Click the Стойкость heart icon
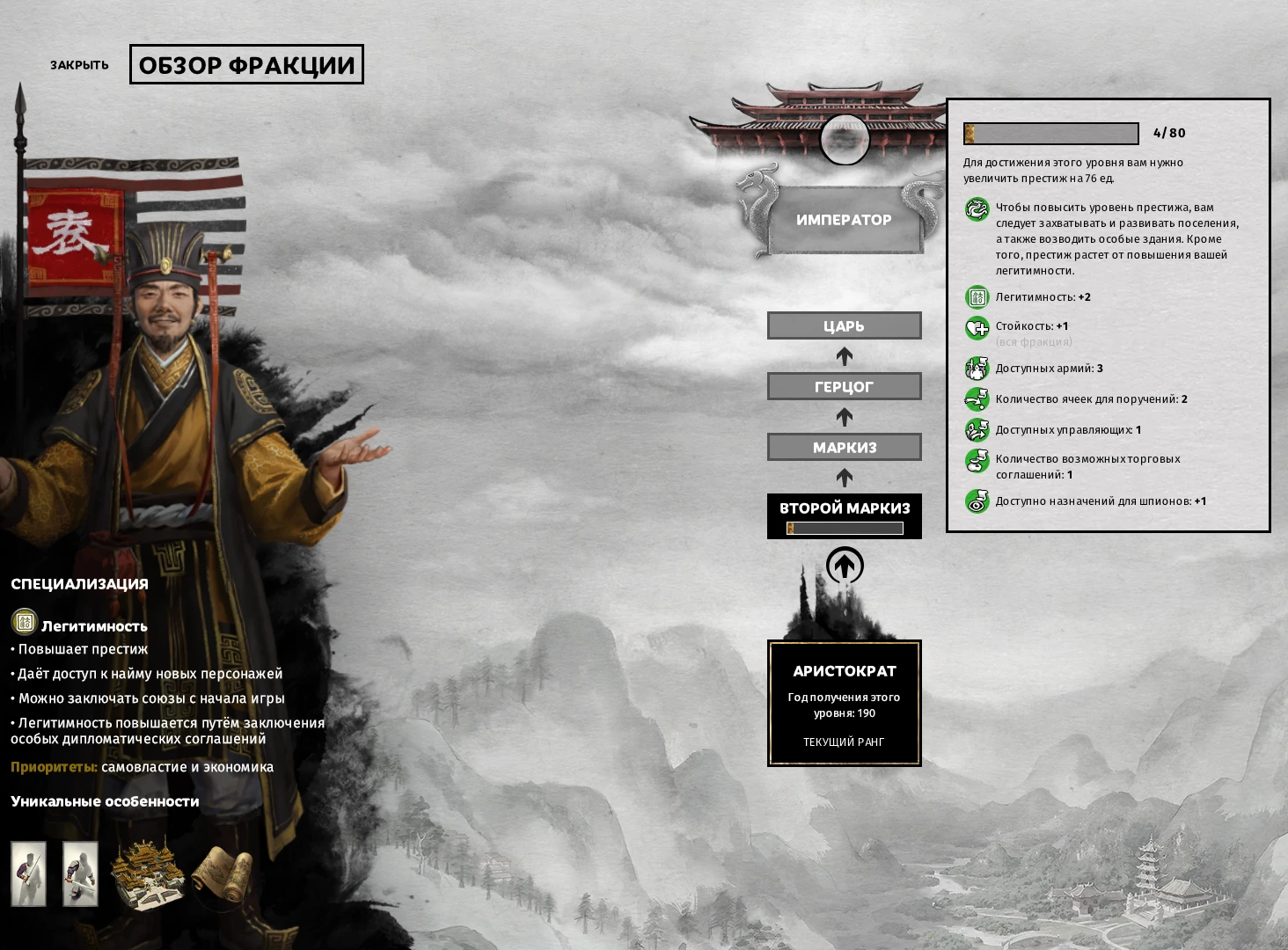 [x=977, y=326]
